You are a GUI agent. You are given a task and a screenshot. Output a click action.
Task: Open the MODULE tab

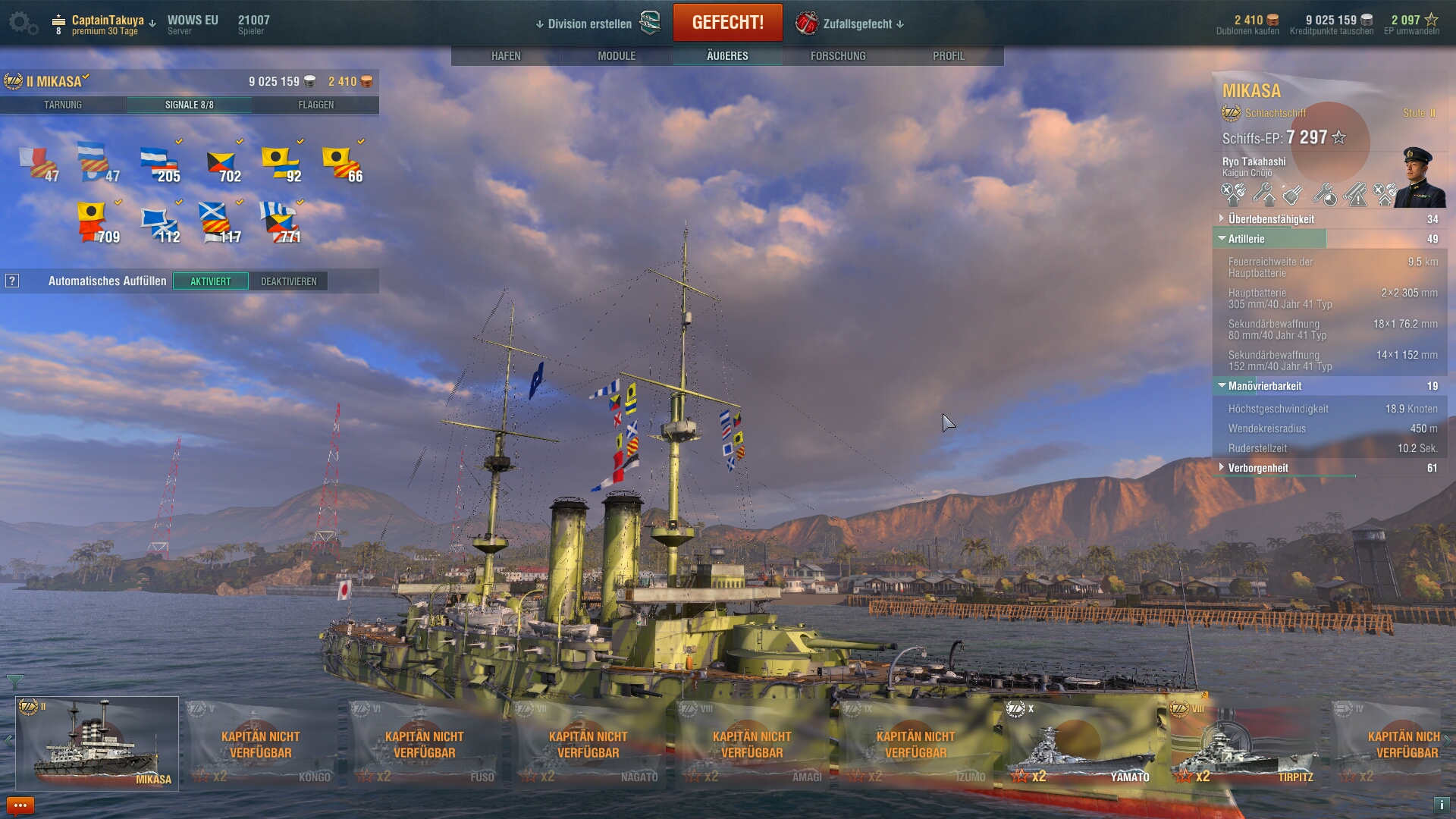click(x=617, y=56)
